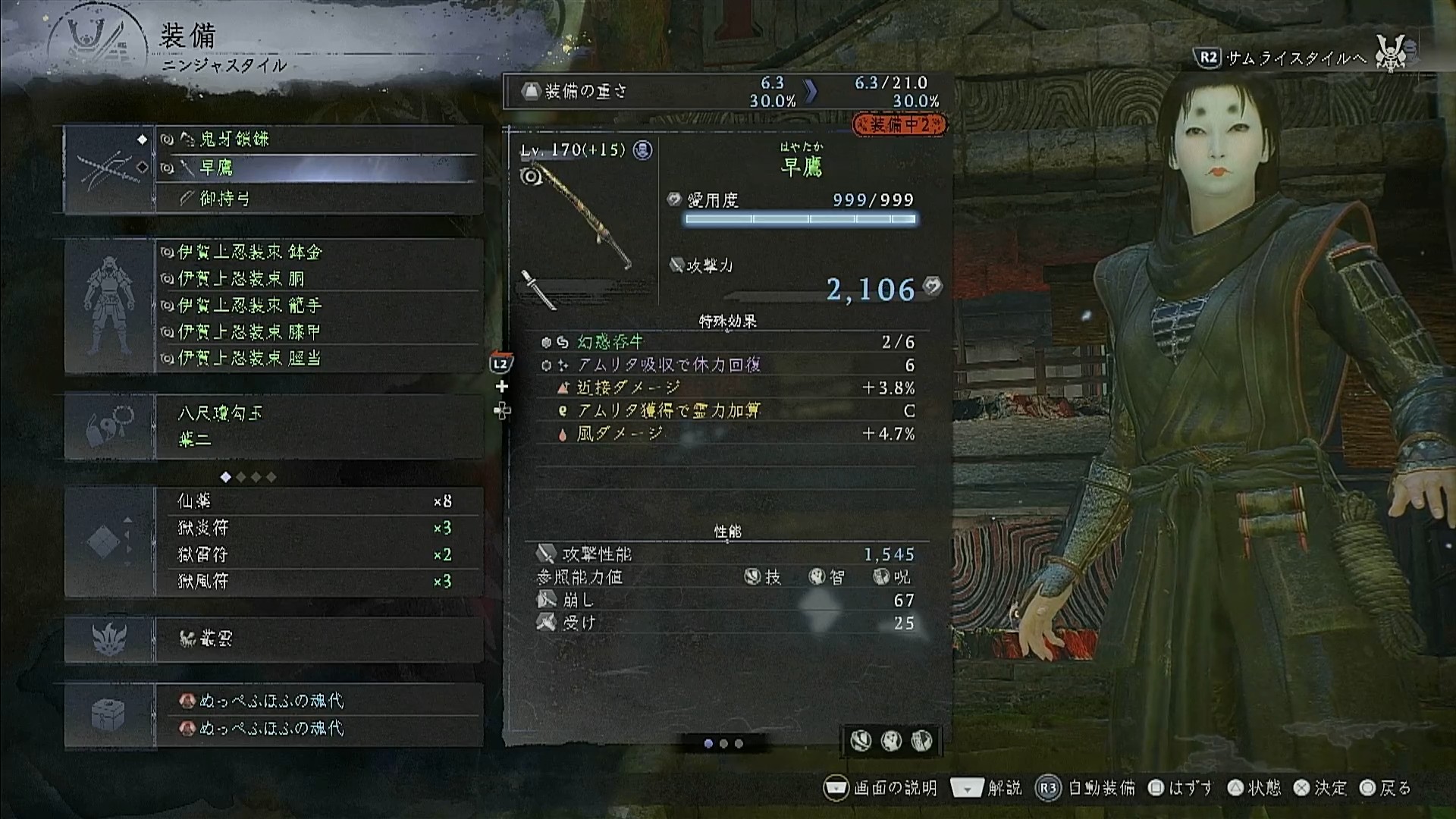
Task: Open the 伊賀上忍装束 脛当 foot armor slot
Action: (318, 358)
